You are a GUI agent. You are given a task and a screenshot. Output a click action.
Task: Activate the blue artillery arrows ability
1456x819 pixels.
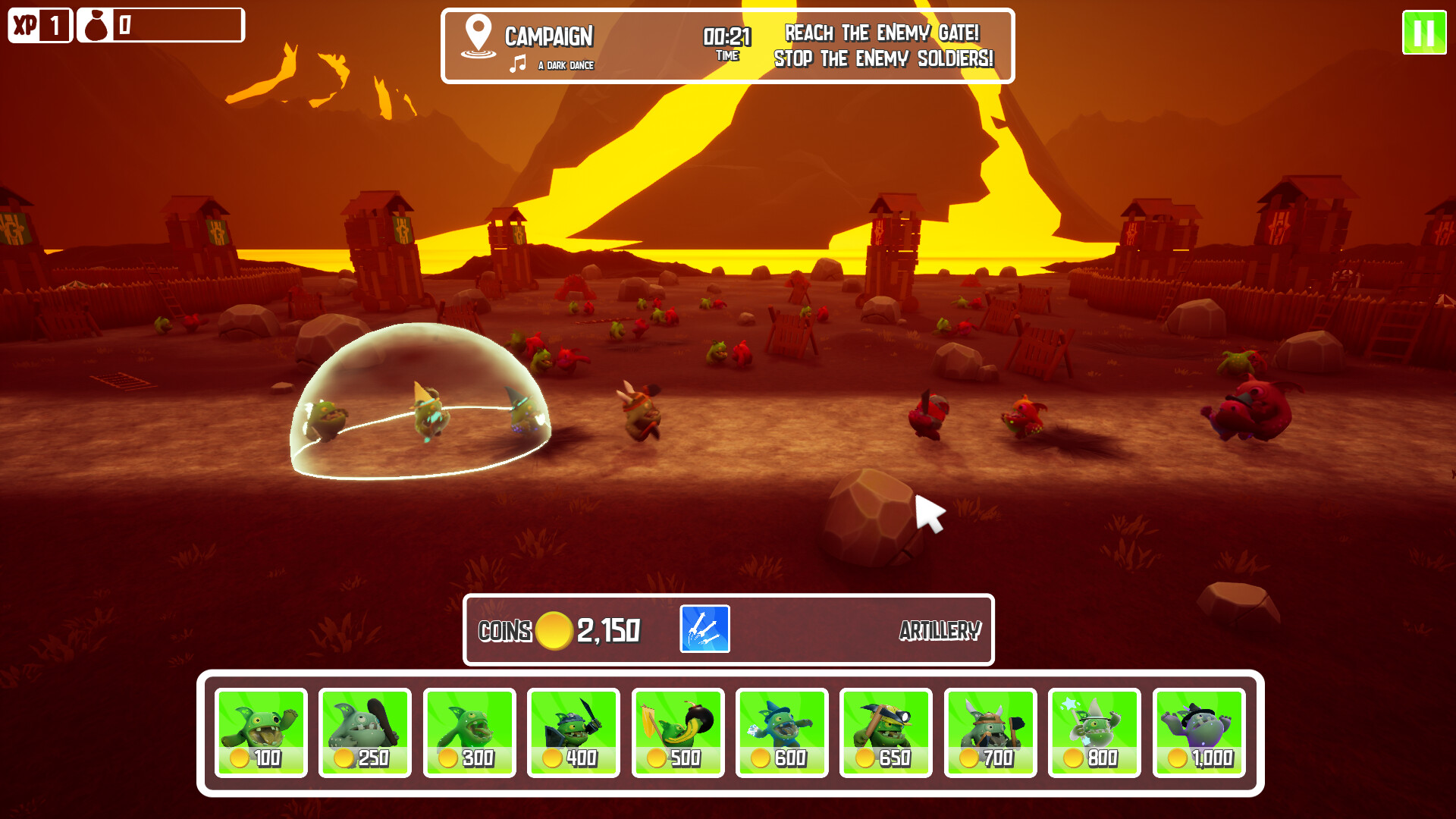704,629
